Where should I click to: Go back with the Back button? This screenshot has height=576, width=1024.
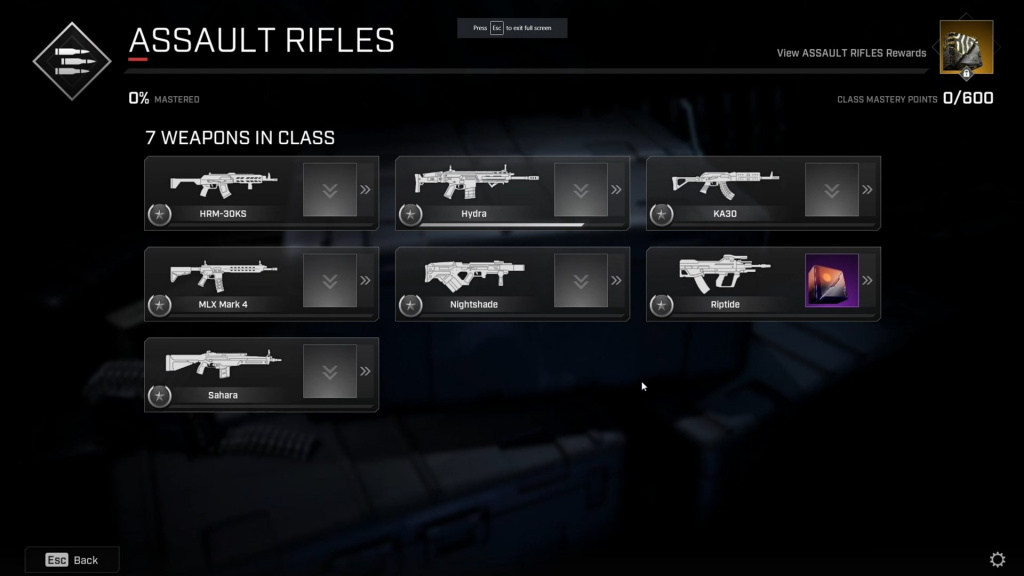pos(72,560)
